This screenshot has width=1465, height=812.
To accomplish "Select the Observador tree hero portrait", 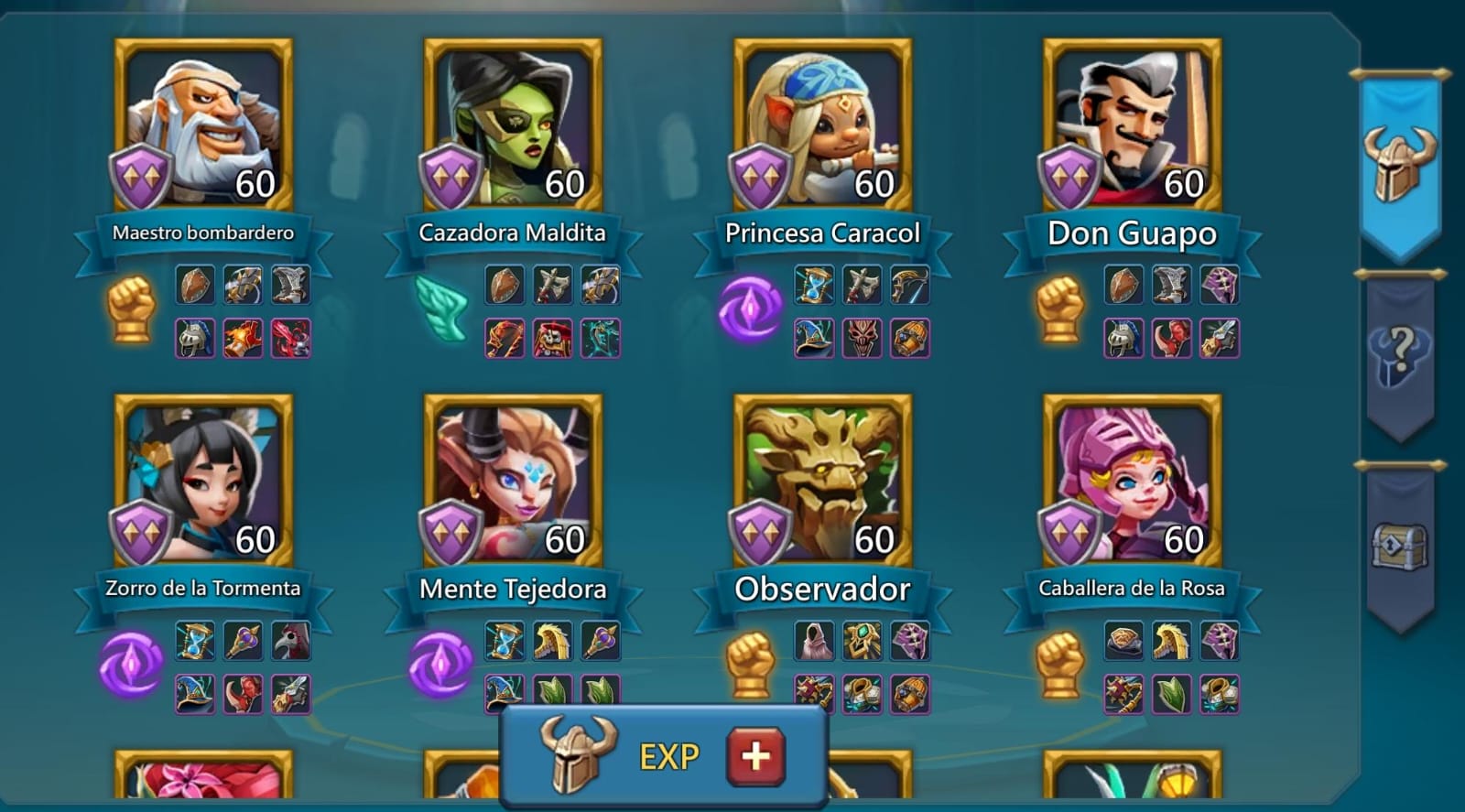I will click(x=822, y=480).
